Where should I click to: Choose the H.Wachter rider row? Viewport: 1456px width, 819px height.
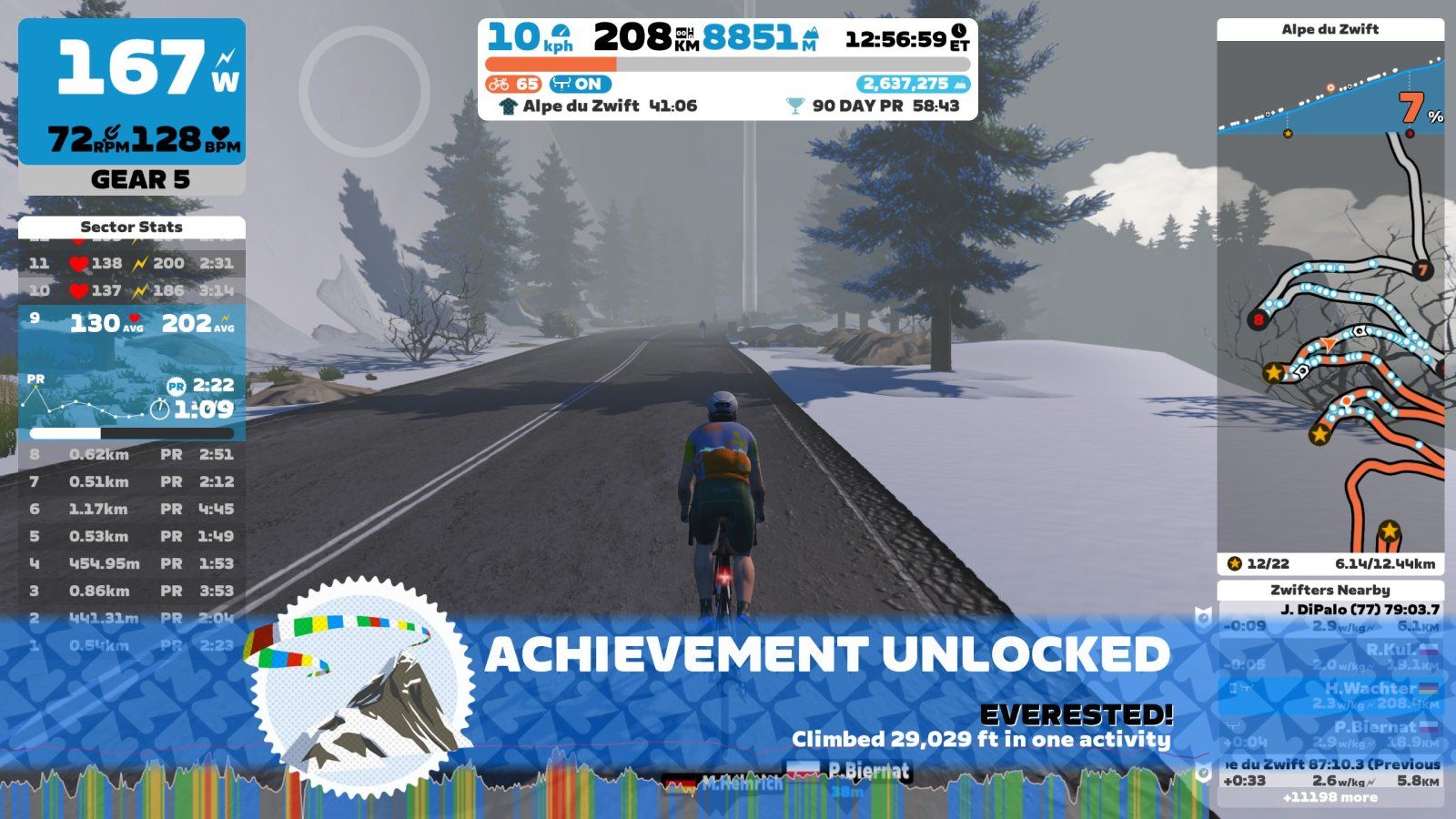[1330, 695]
